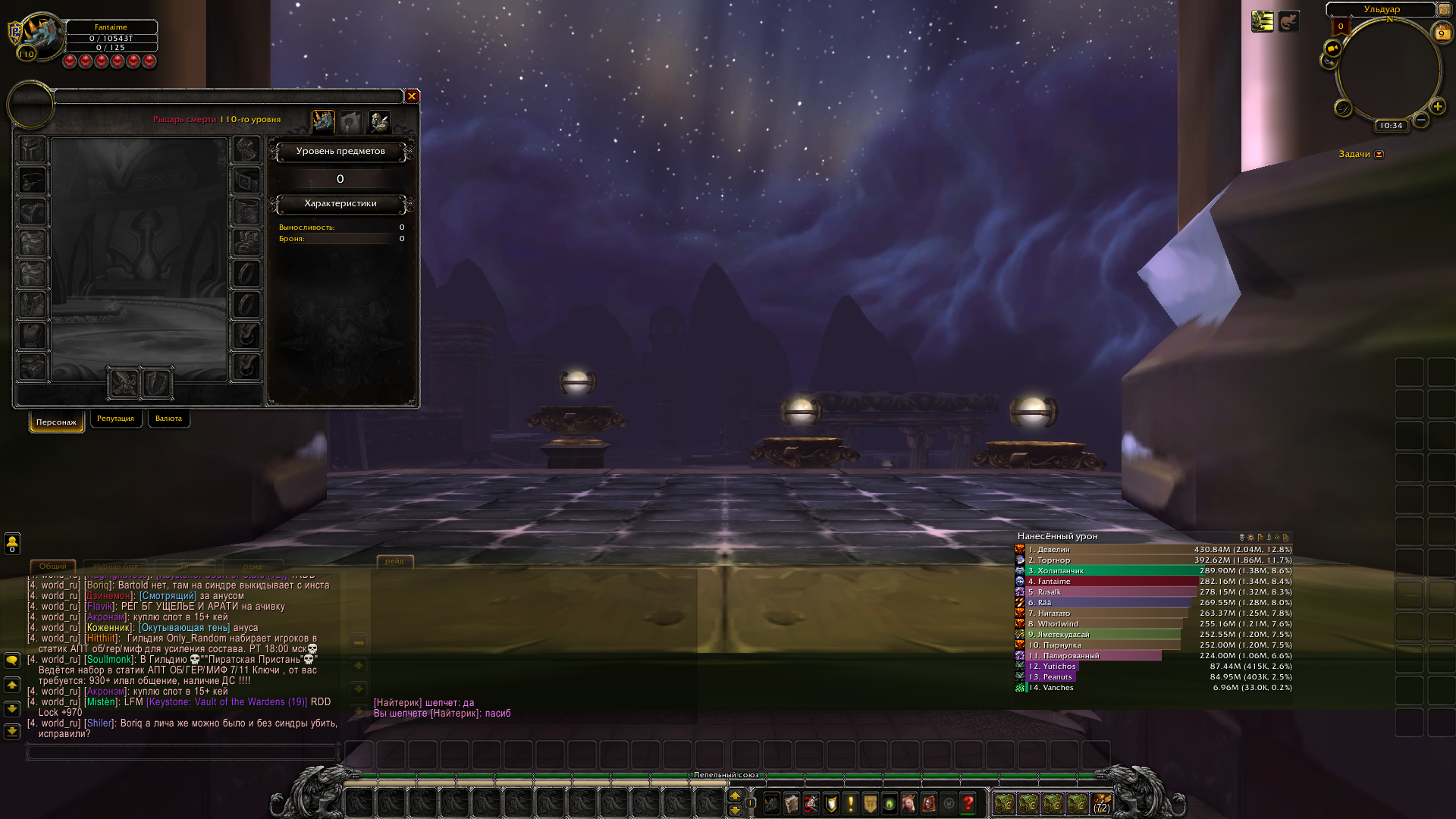Click the Характеристики section header
This screenshot has height=819, width=1456.
pyautogui.click(x=340, y=203)
